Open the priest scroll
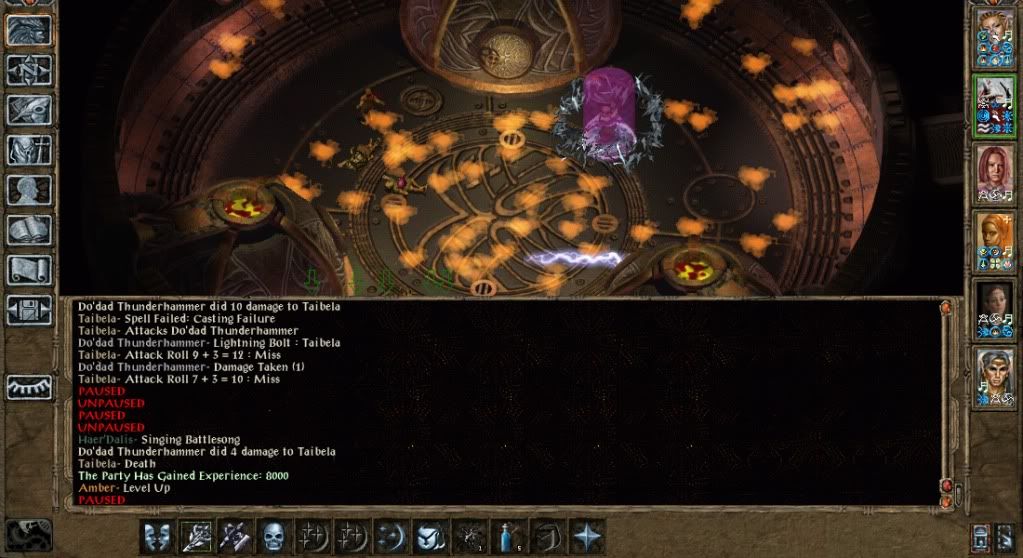Image resolution: width=1023 pixels, height=558 pixels. [x=28, y=270]
